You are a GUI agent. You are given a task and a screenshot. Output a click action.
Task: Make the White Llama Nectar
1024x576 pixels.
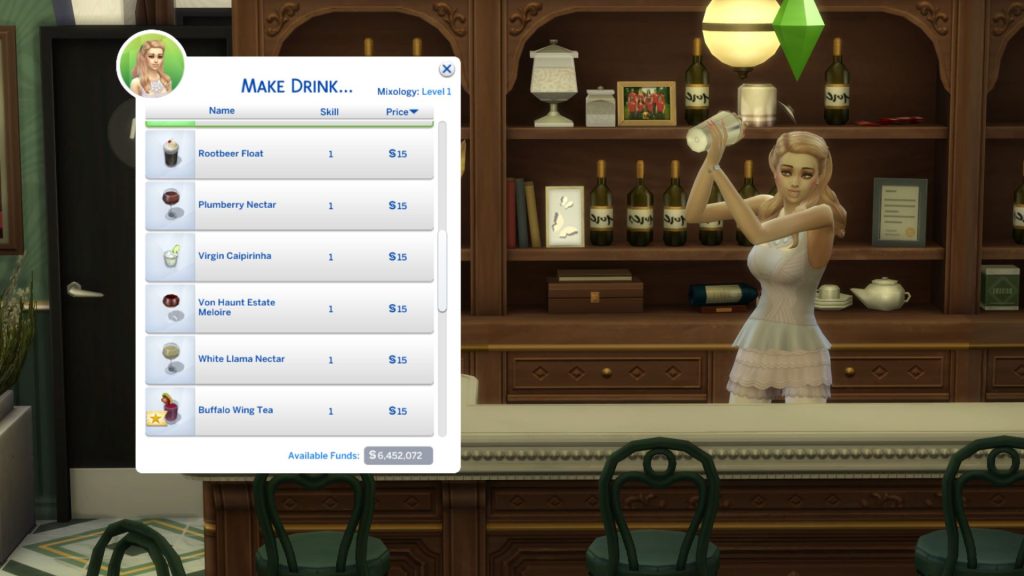point(290,359)
